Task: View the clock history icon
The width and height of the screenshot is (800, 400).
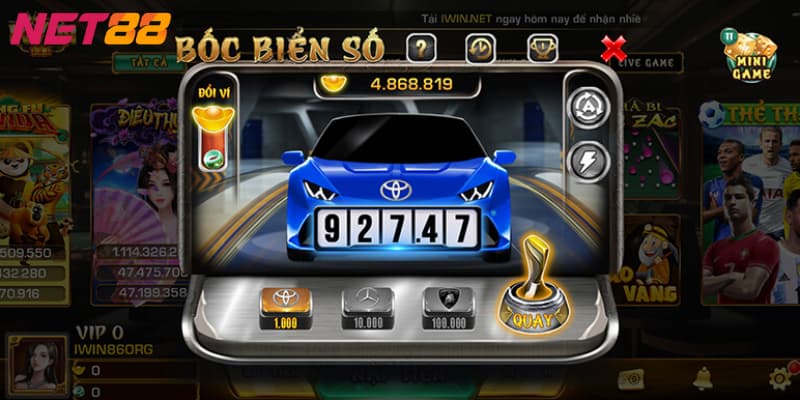Action: coord(479,46)
